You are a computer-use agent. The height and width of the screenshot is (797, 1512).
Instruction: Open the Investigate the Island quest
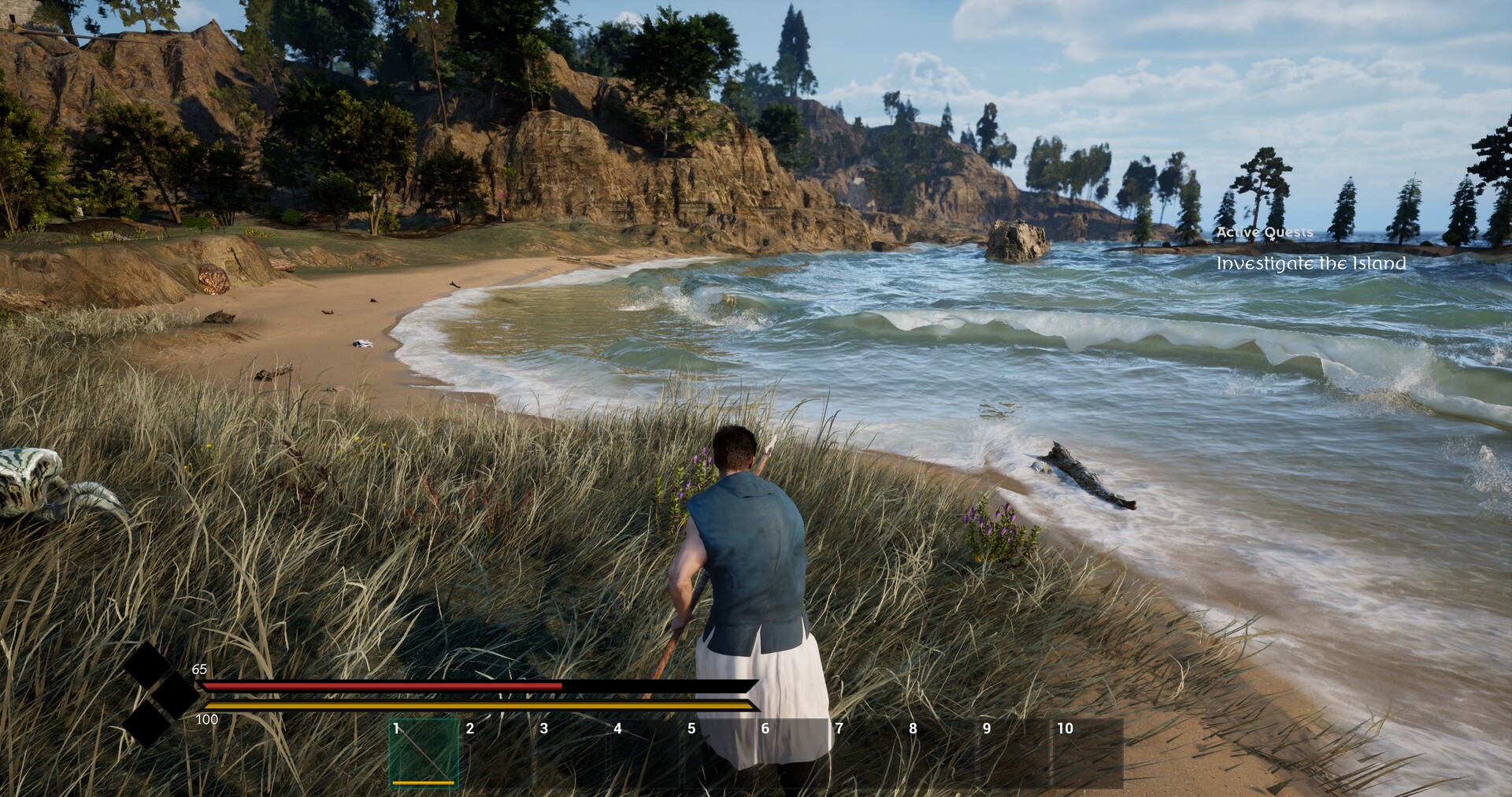click(x=1310, y=264)
